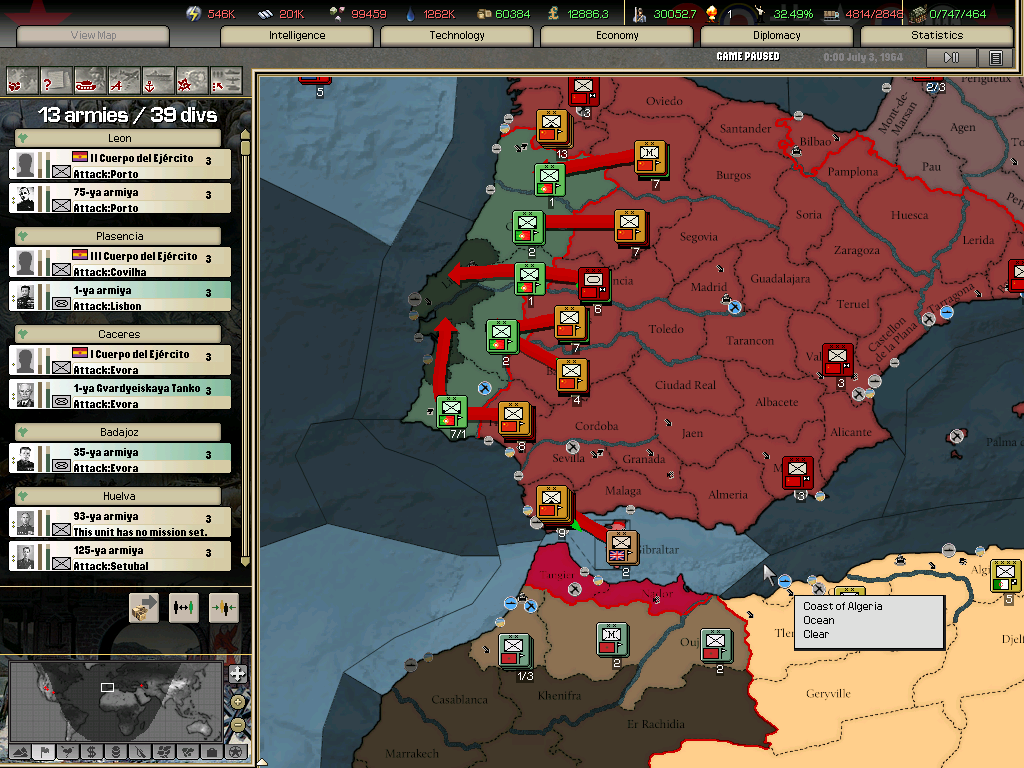The height and width of the screenshot is (768, 1024).
Task: Switch to the Technology tab
Action: pyautogui.click(x=457, y=35)
